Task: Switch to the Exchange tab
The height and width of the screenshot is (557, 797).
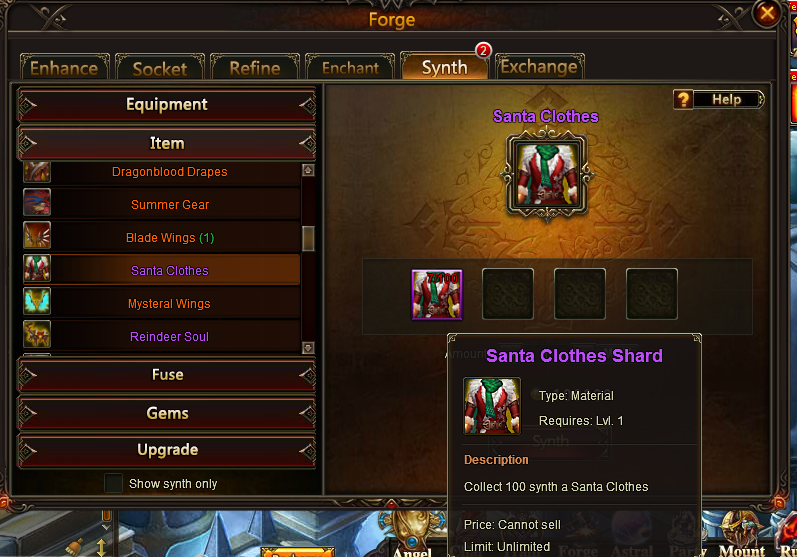Action: click(x=538, y=67)
